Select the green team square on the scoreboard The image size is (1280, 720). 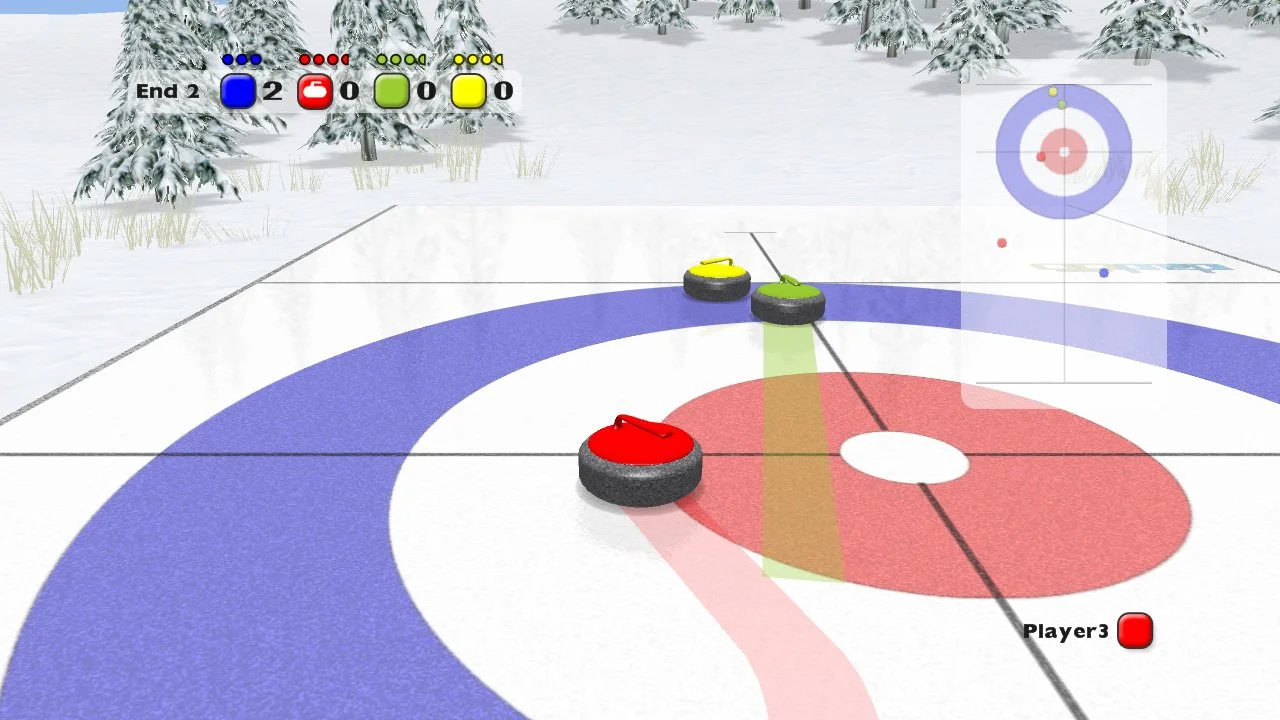392,91
